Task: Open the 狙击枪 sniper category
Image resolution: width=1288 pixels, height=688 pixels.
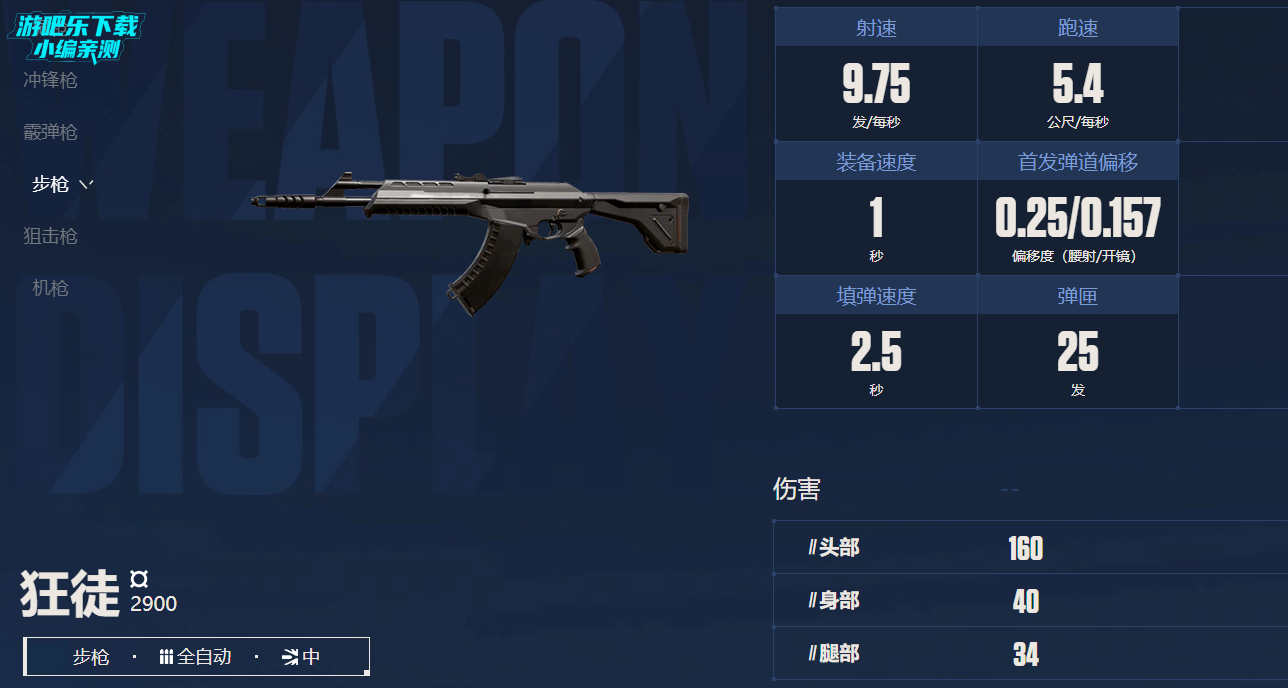Action: (50, 236)
